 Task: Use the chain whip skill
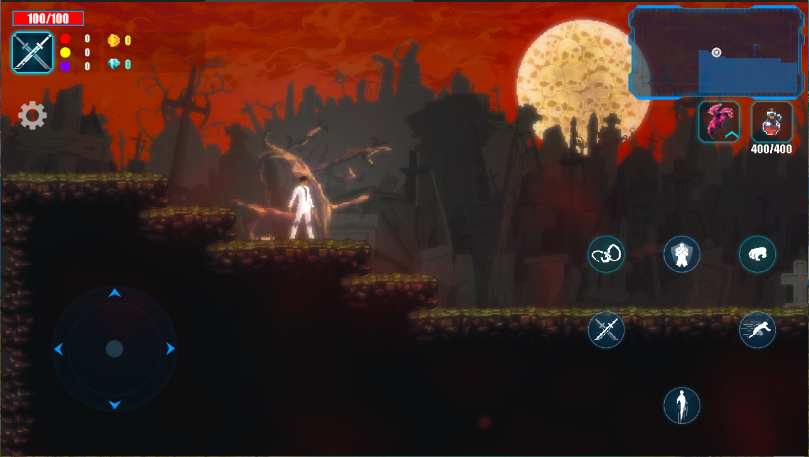click(x=606, y=254)
